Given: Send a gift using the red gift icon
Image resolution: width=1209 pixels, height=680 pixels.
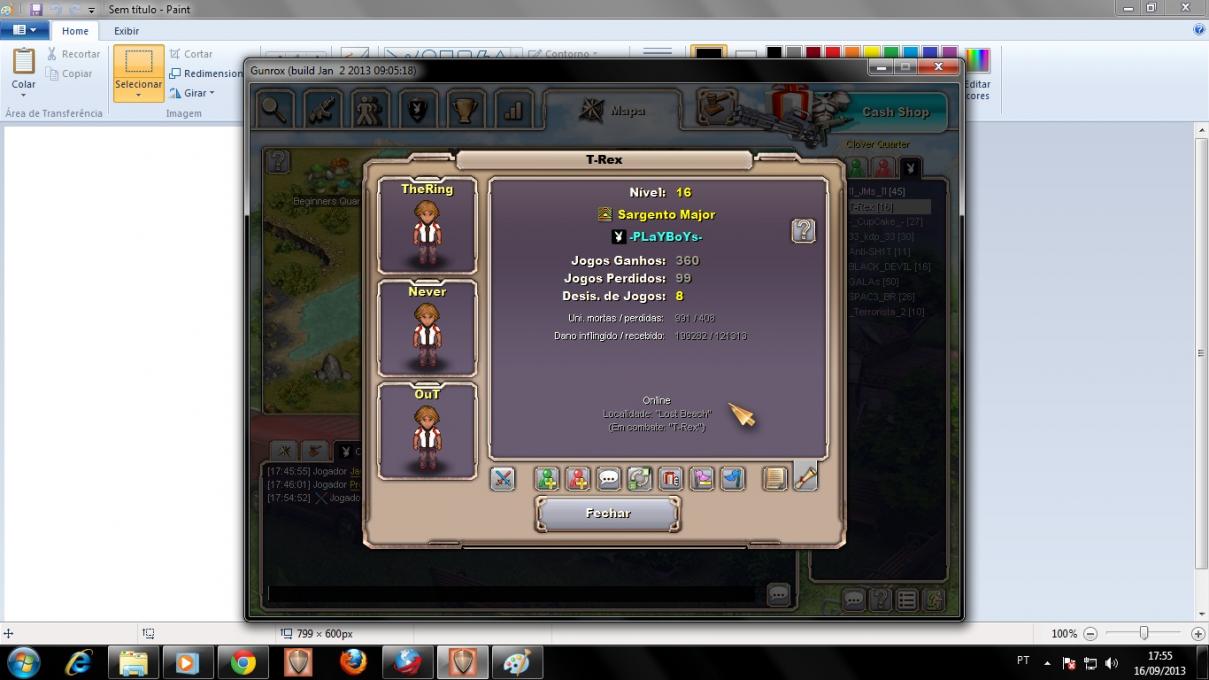Looking at the screenshot, I should (670, 479).
